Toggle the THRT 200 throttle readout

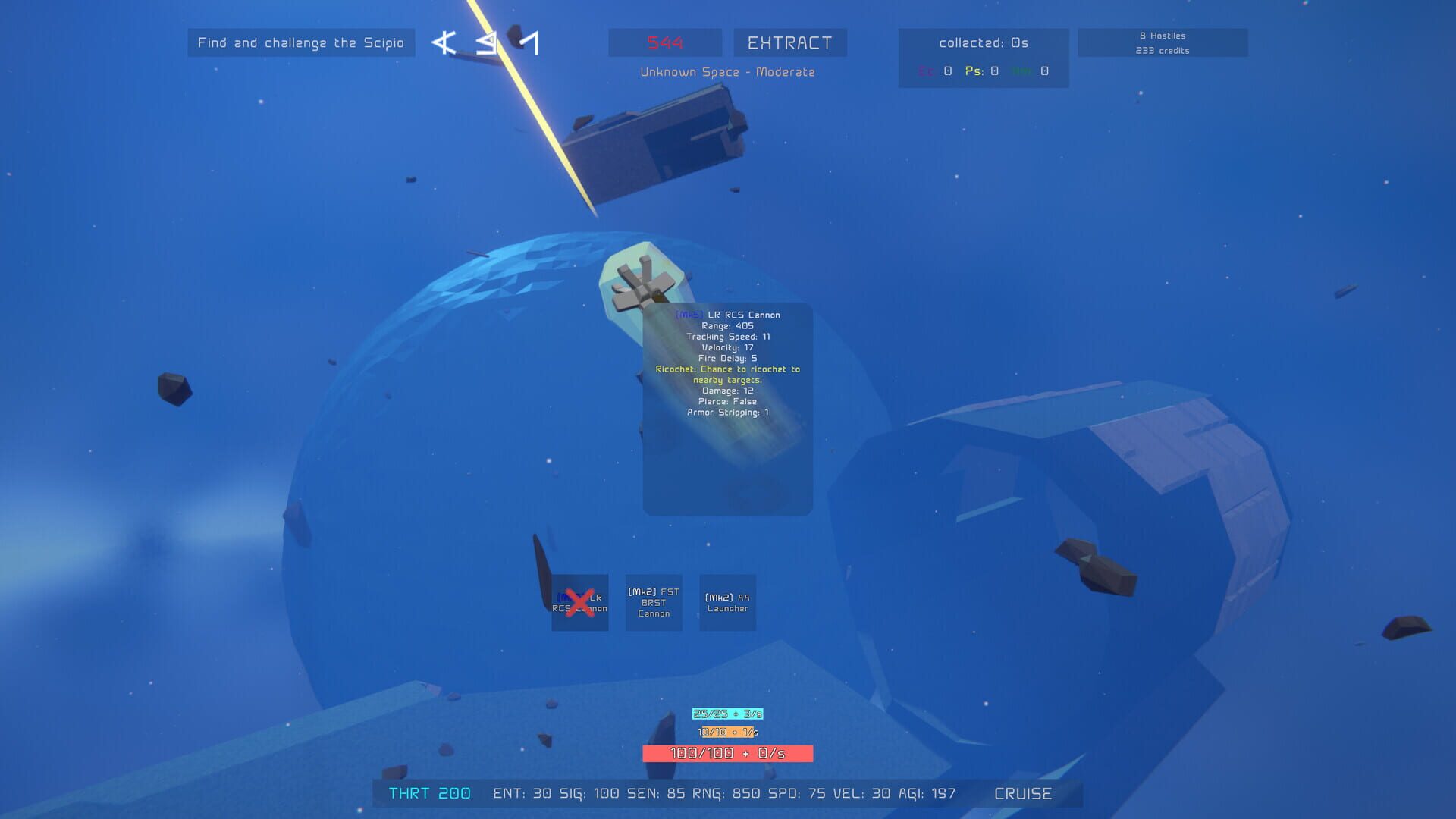click(x=429, y=793)
